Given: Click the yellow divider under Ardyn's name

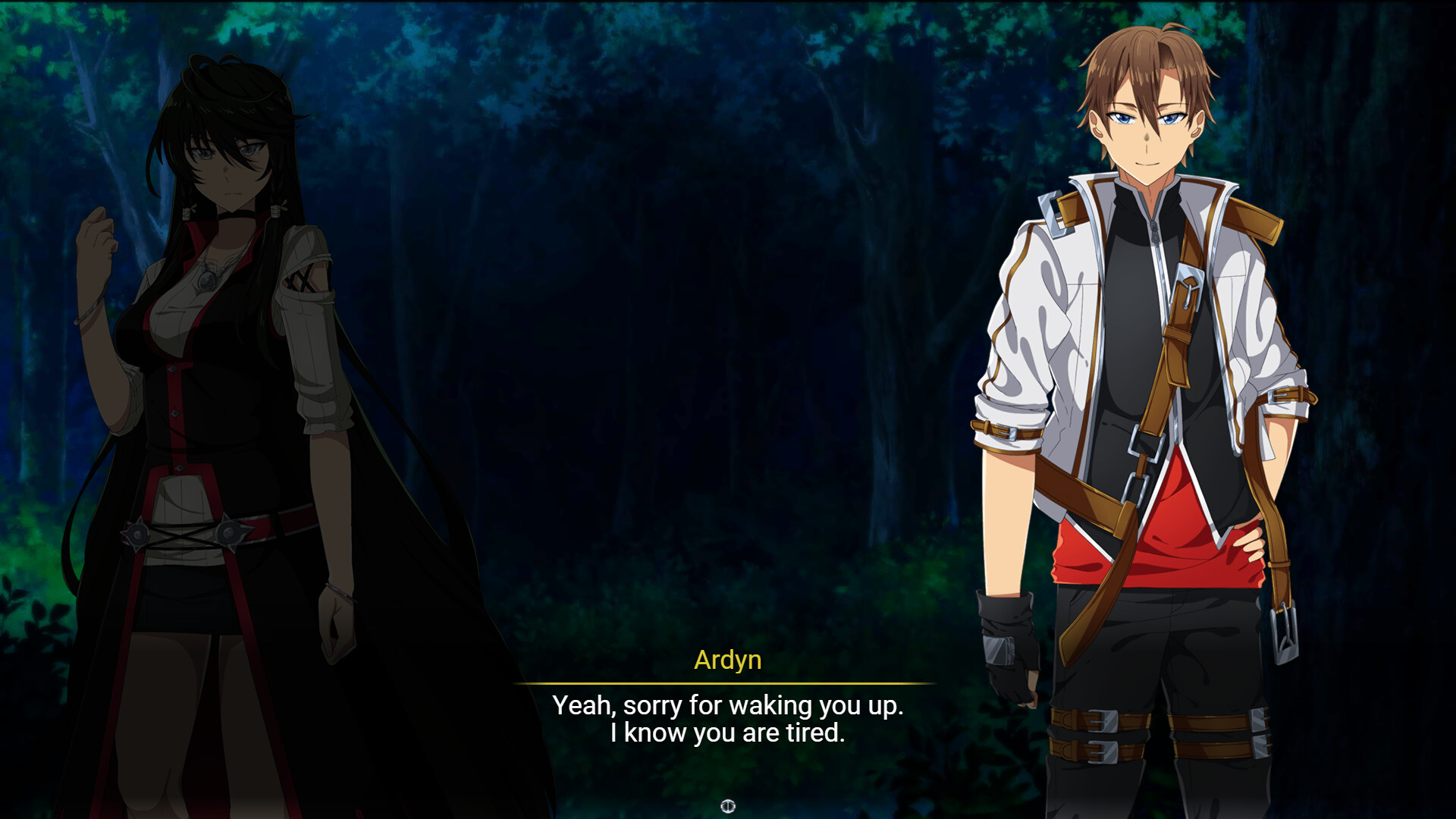Looking at the screenshot, I should [728, 682].
